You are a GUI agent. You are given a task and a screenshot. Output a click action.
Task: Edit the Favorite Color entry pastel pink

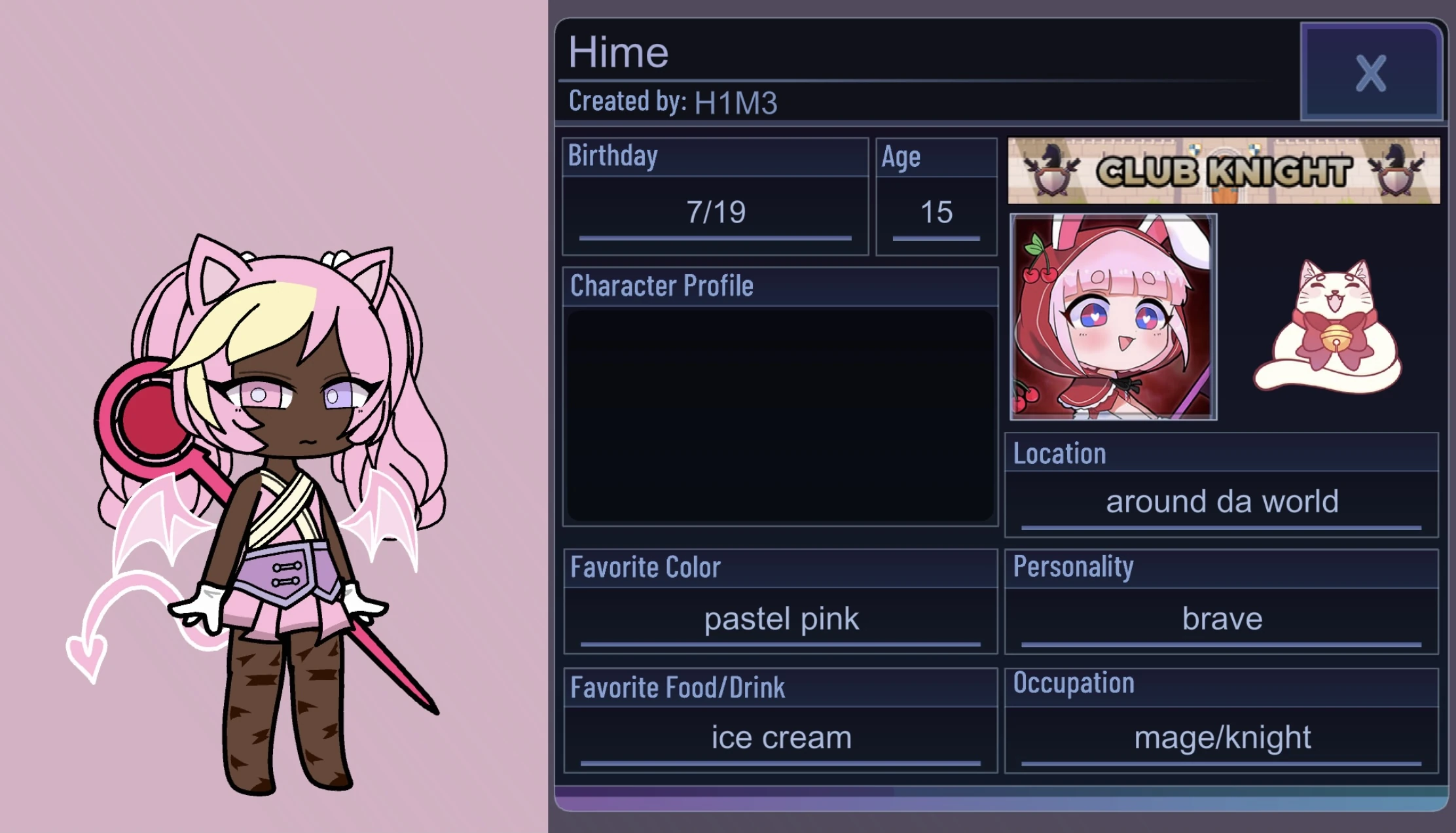(780, 618)
